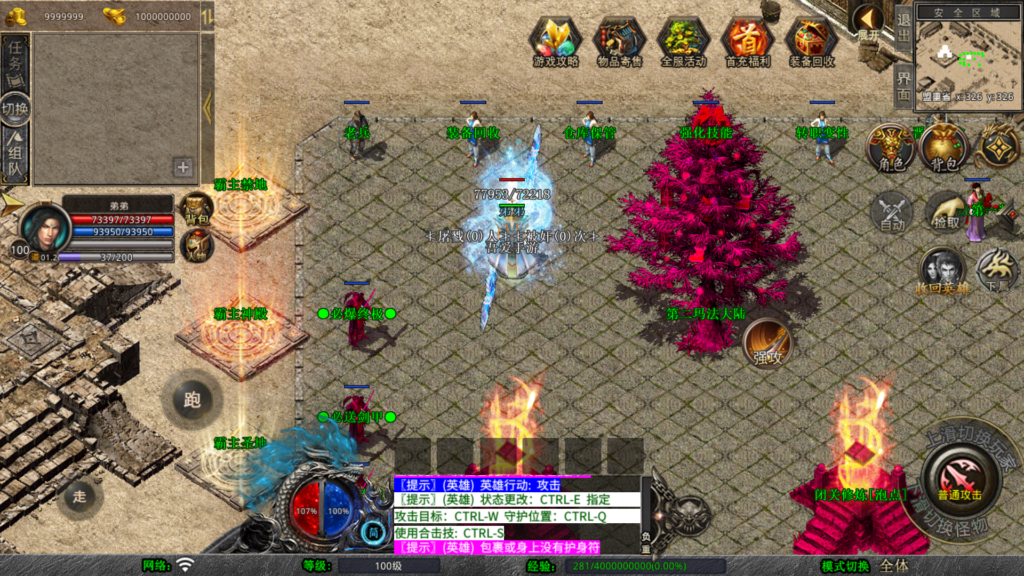Click the plus button in quest panel

[183, 167]
